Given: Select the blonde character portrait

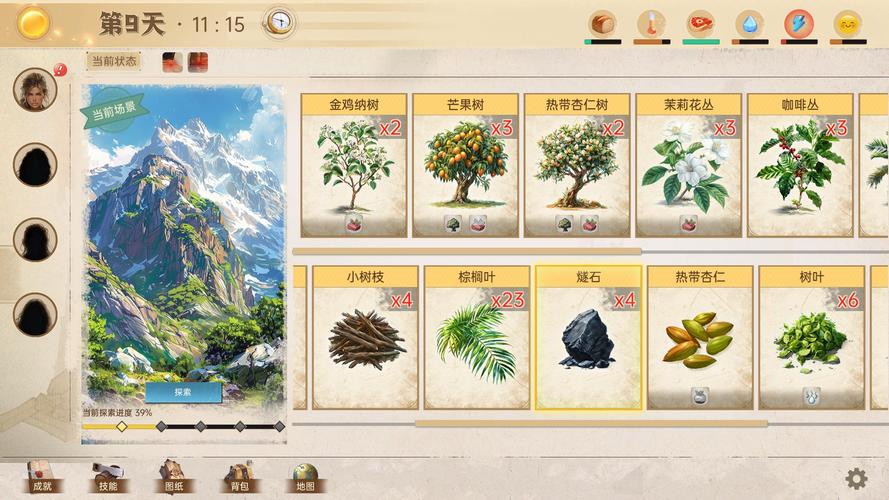Looking at the screenshot, I should 35,90.
